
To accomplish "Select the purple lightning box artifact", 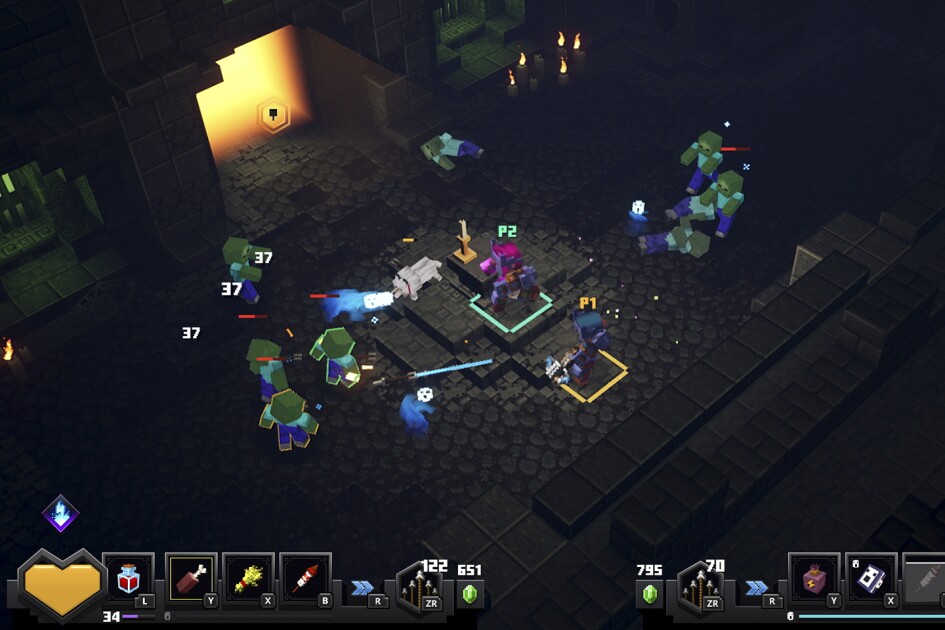I will pos(813,578).
